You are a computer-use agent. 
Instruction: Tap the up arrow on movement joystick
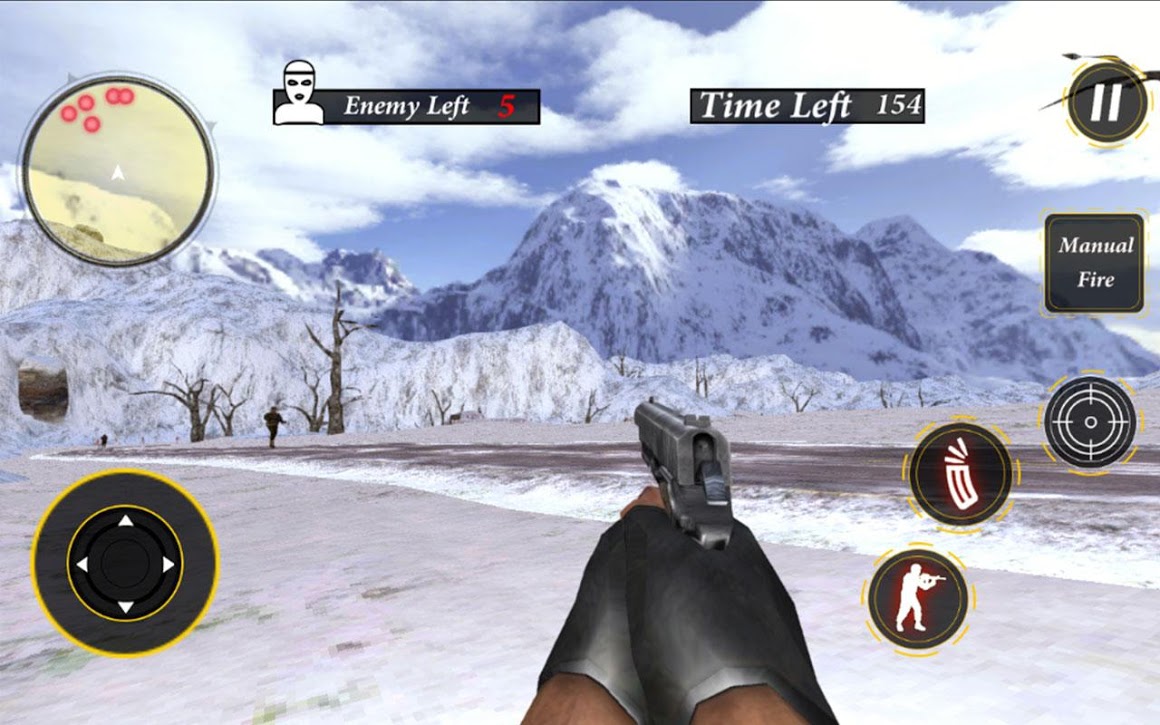tap(125, 521)
